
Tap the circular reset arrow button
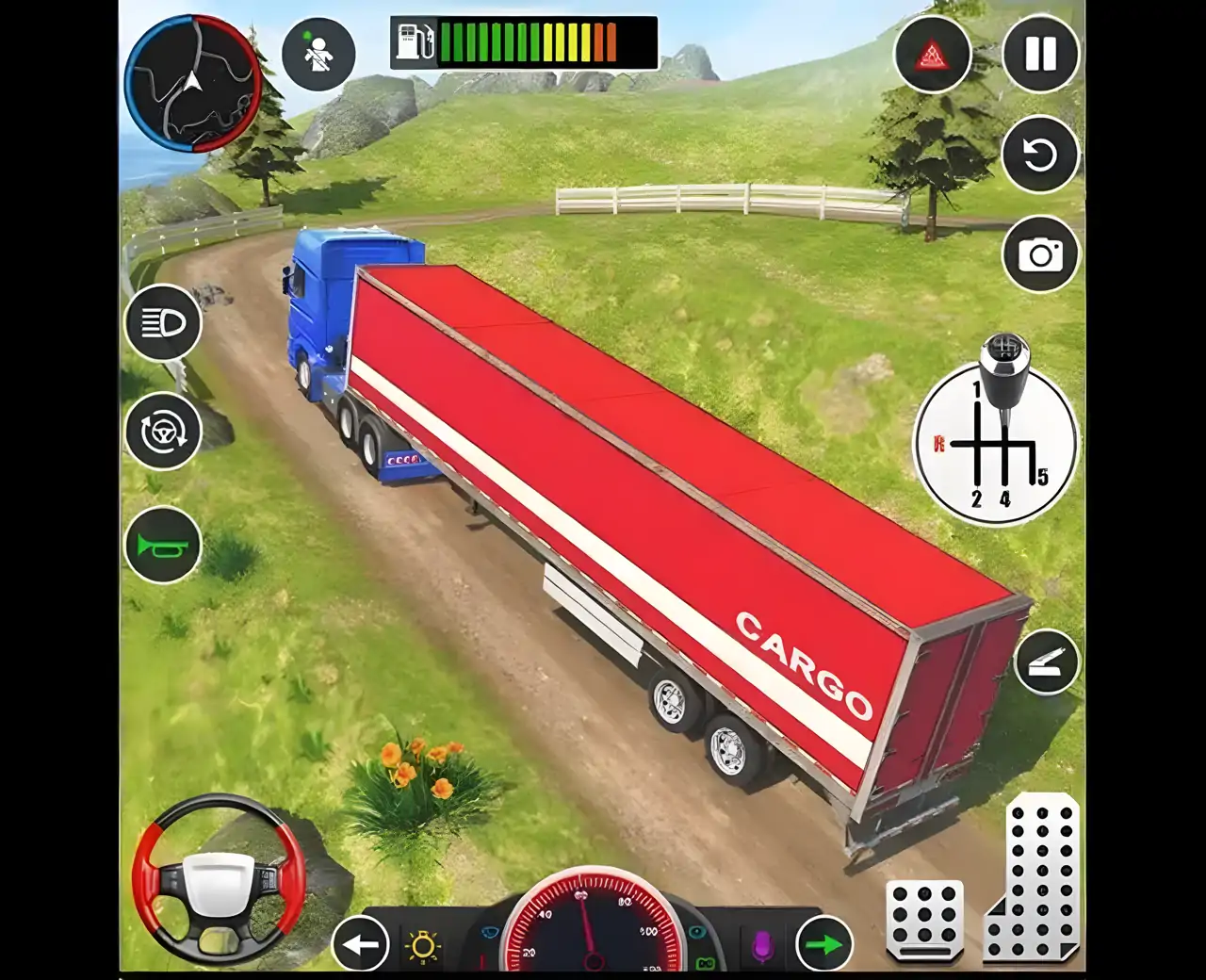tap(1040, 155)
